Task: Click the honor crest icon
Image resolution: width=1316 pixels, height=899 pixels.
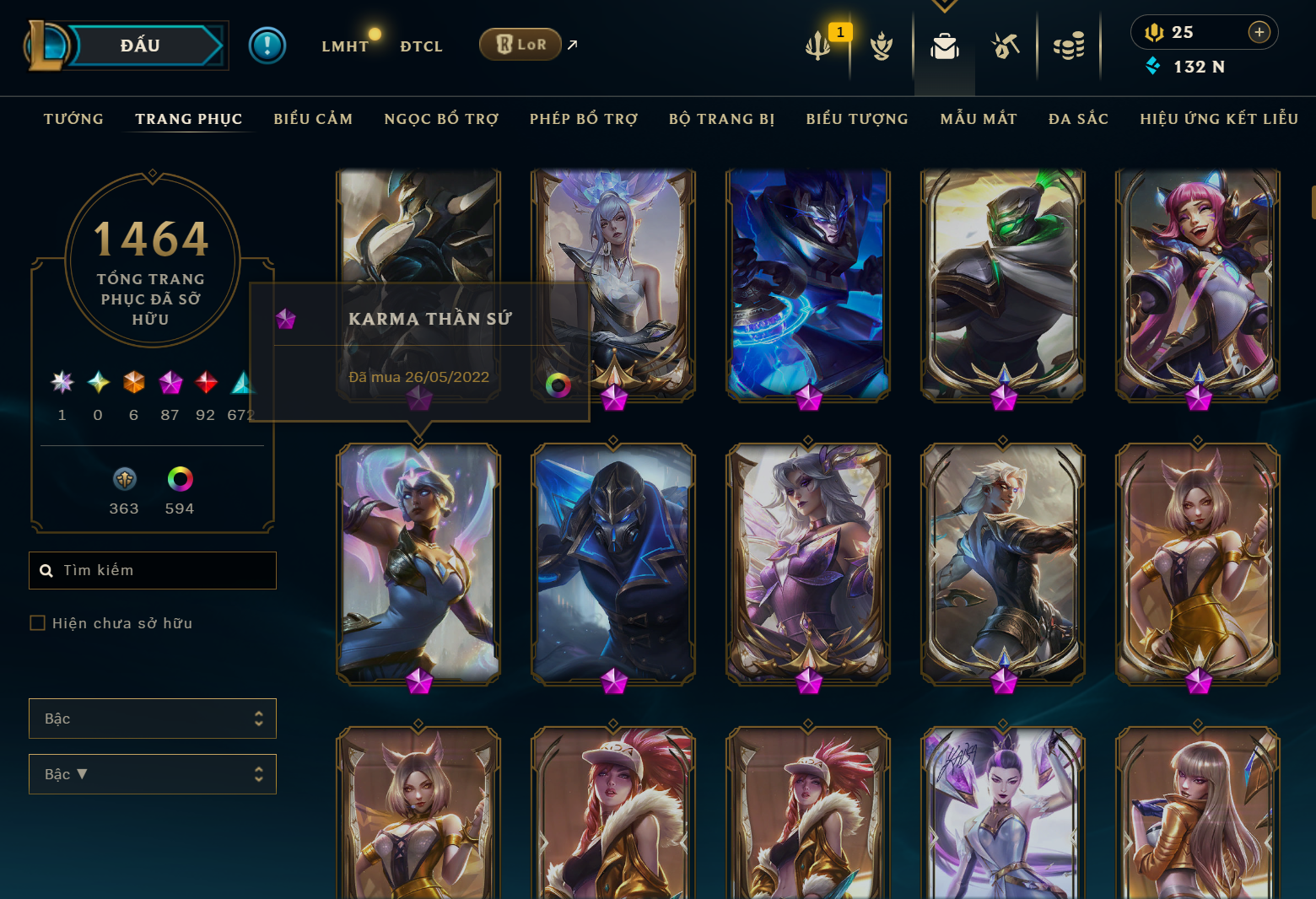Action: coord(880,46)
